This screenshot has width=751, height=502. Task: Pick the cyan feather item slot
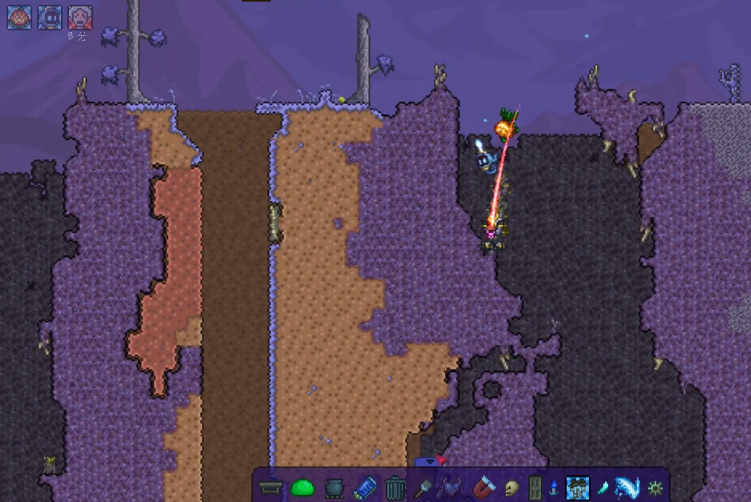pyautogui.click(x=603, y=489)
